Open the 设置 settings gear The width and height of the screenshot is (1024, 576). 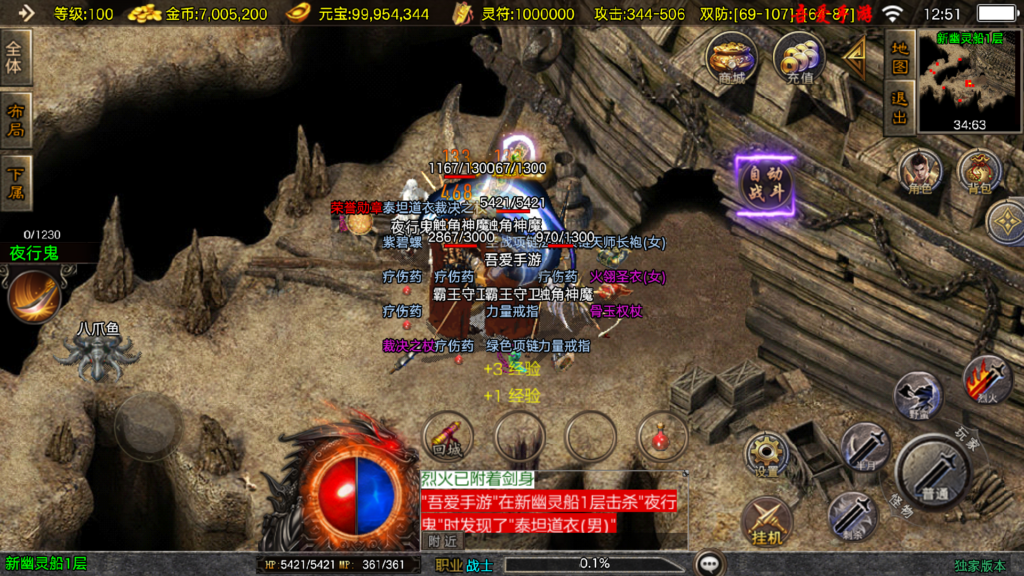767,455
